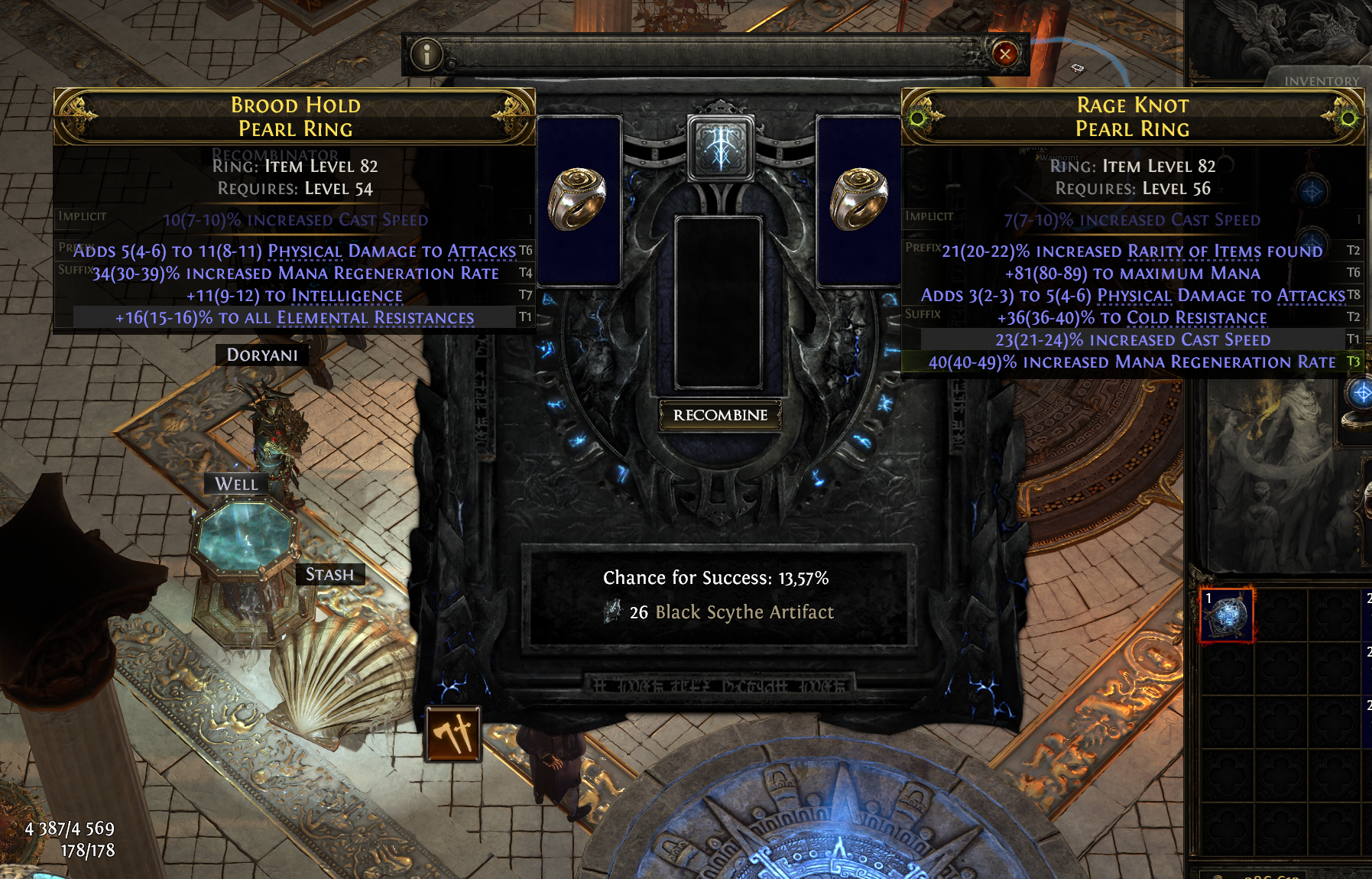Select the right Pearl Ring slot
This screenshot has height=879, width=1372.
[858, 200]
